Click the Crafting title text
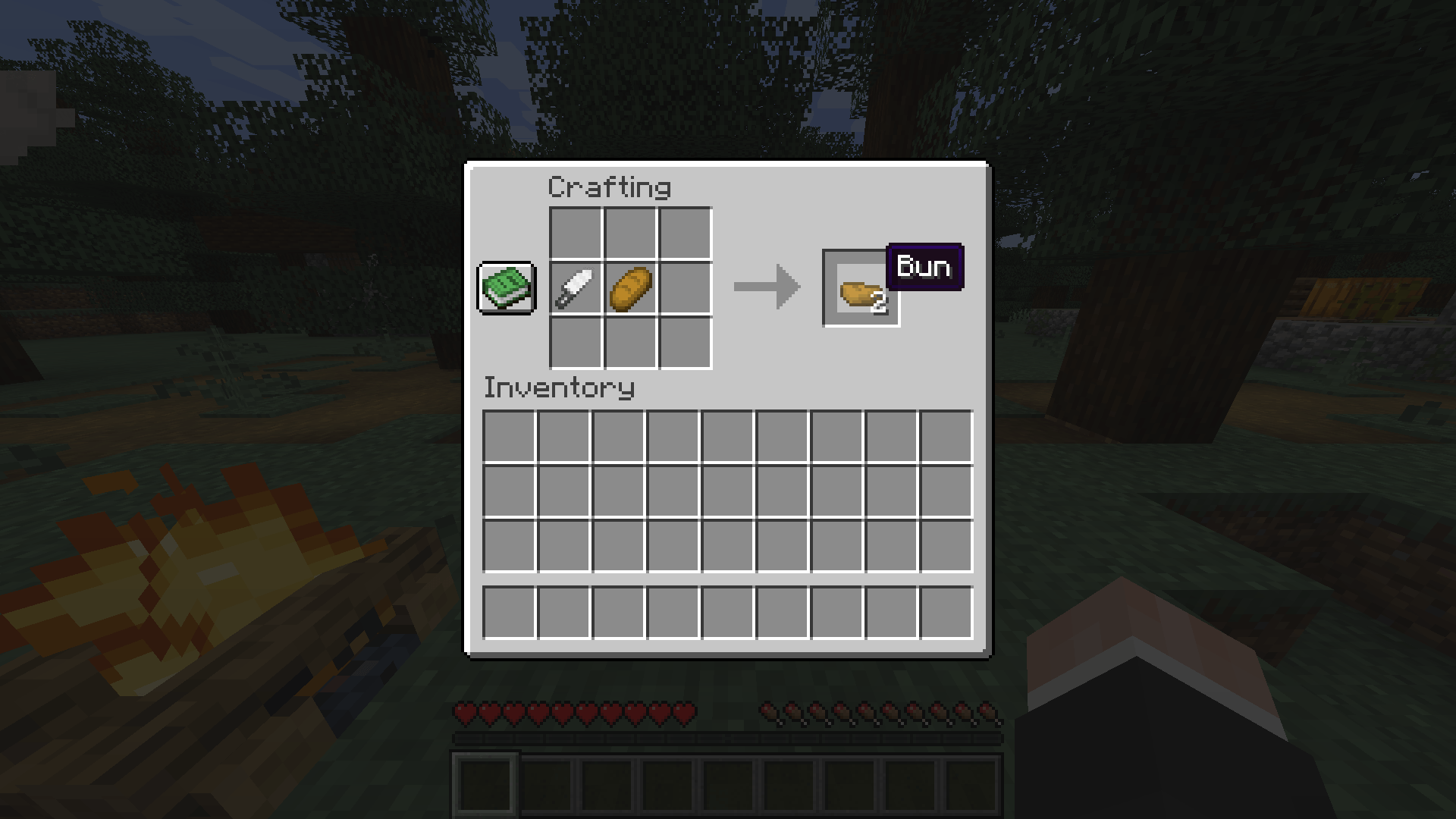 click(610, 187)
